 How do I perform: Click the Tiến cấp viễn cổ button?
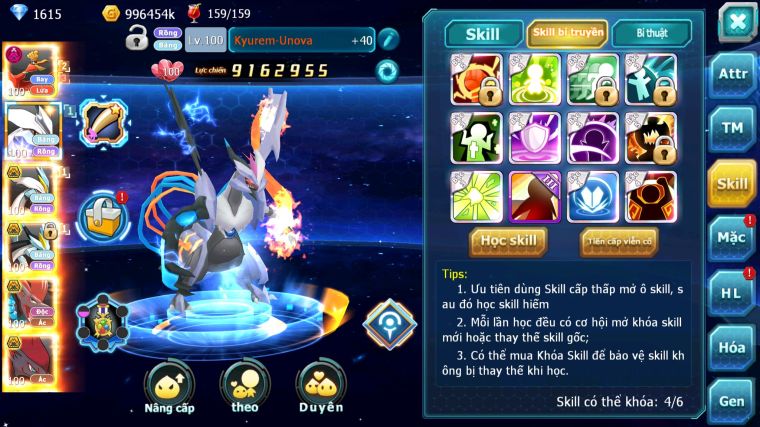click(x=618, y=240)
